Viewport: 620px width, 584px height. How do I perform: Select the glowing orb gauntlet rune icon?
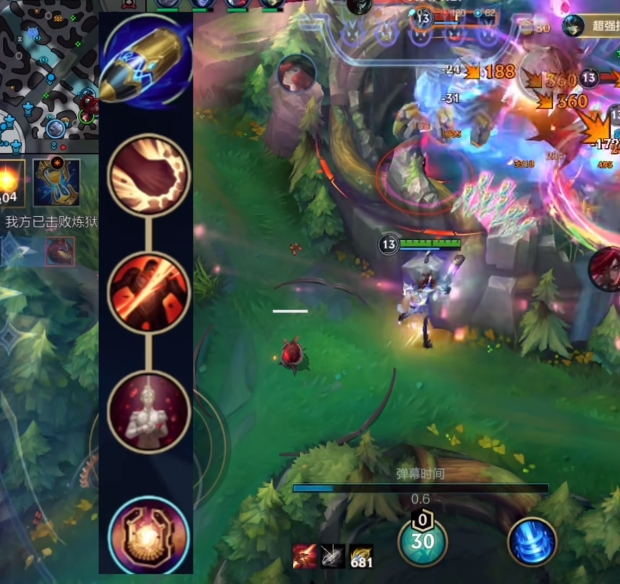[148, 533]
